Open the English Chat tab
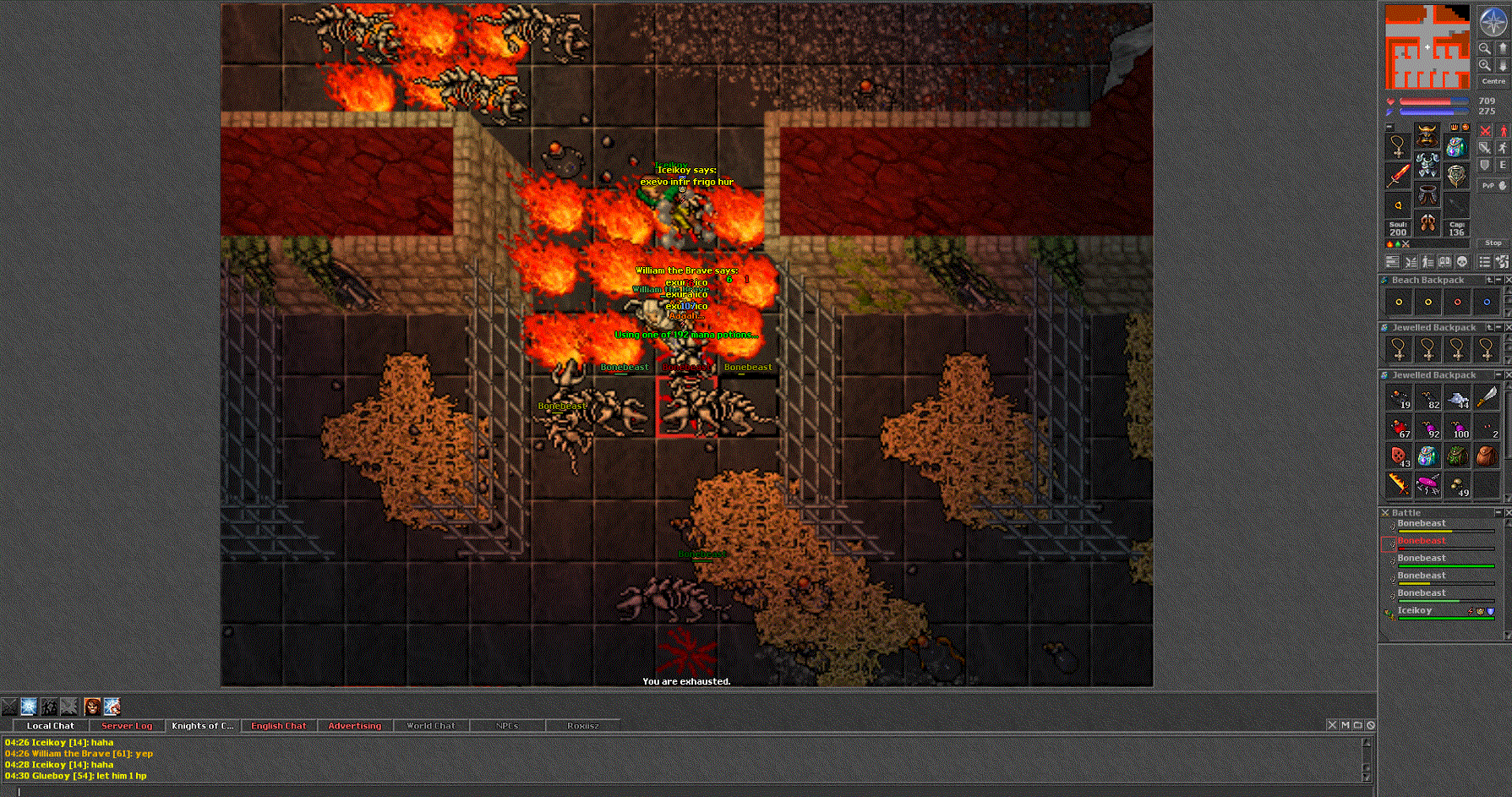 point(278,726)
